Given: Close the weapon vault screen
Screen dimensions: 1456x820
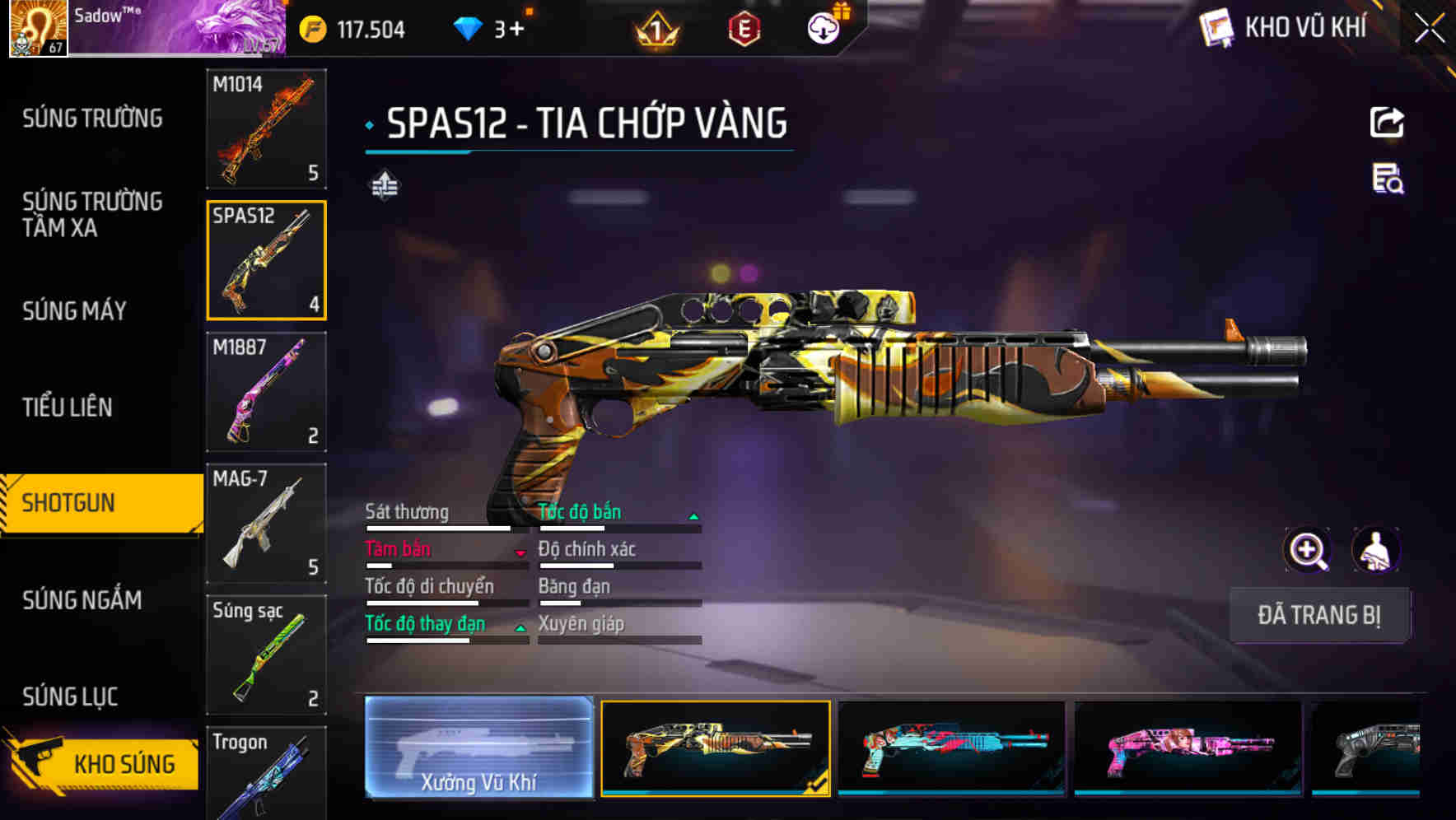Looking at the screenshot, I should 1429,29.
